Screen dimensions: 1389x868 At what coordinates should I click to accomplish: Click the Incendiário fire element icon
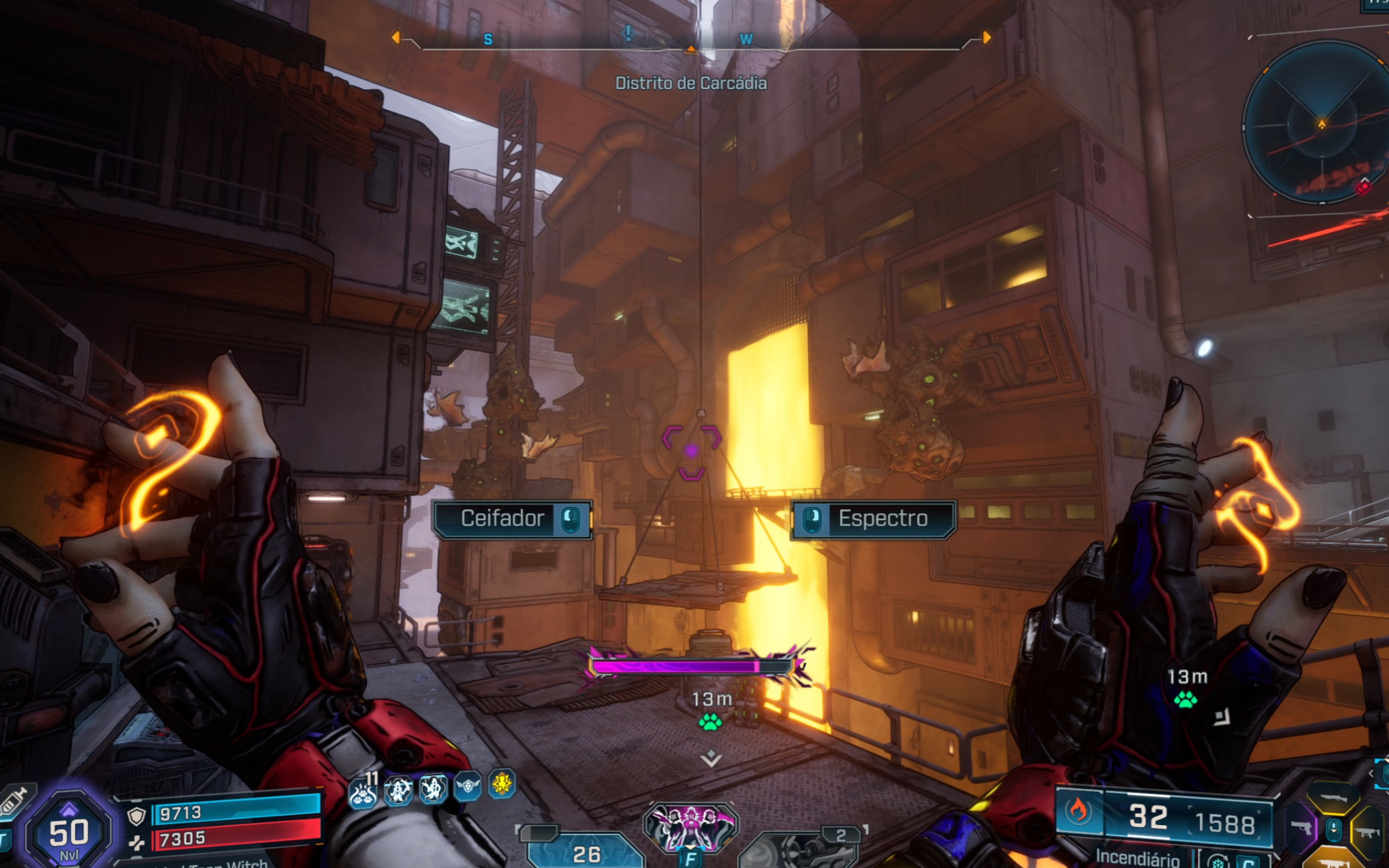1078,811
